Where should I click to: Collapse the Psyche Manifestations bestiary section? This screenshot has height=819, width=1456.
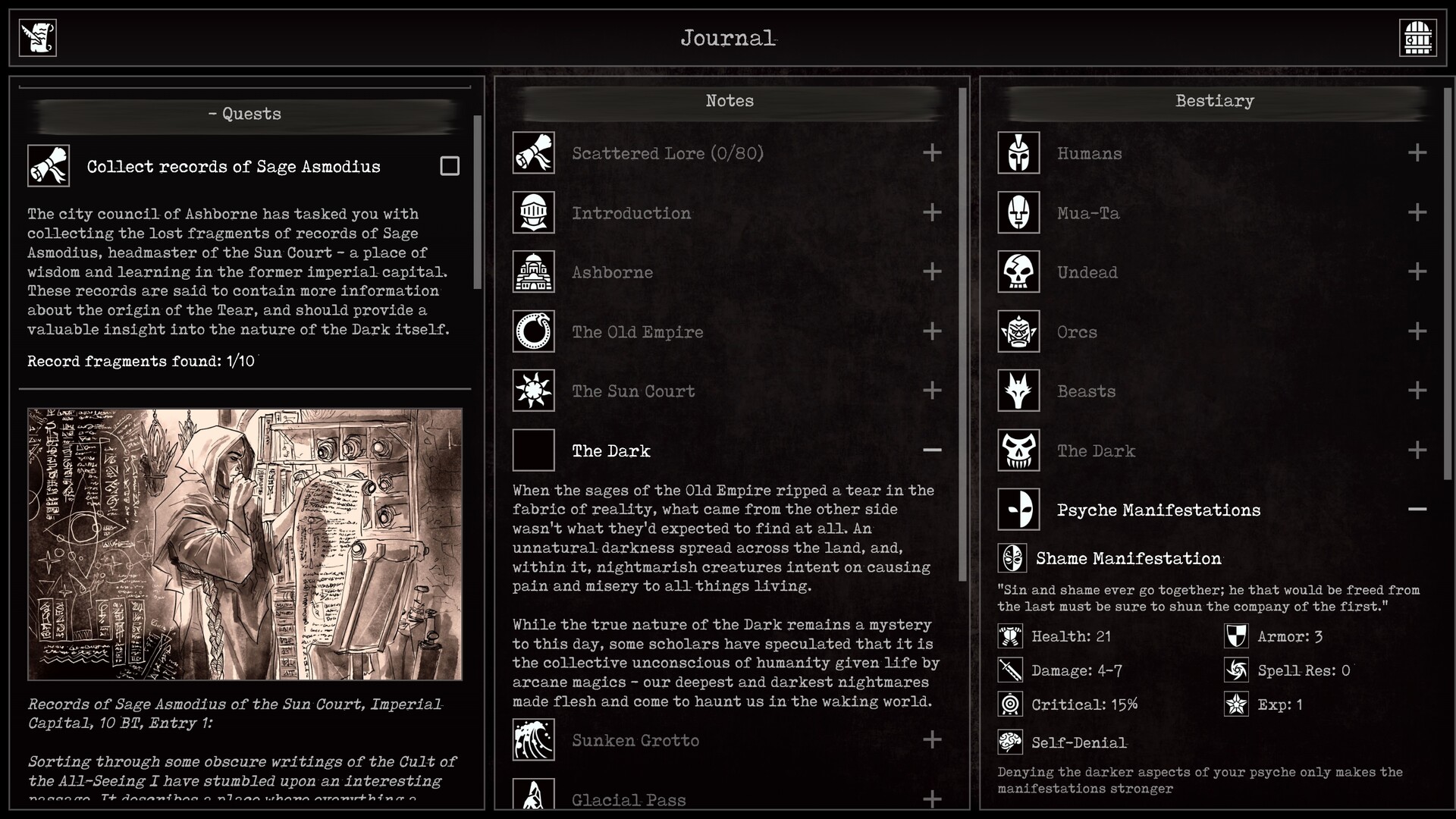[1417, 509]
